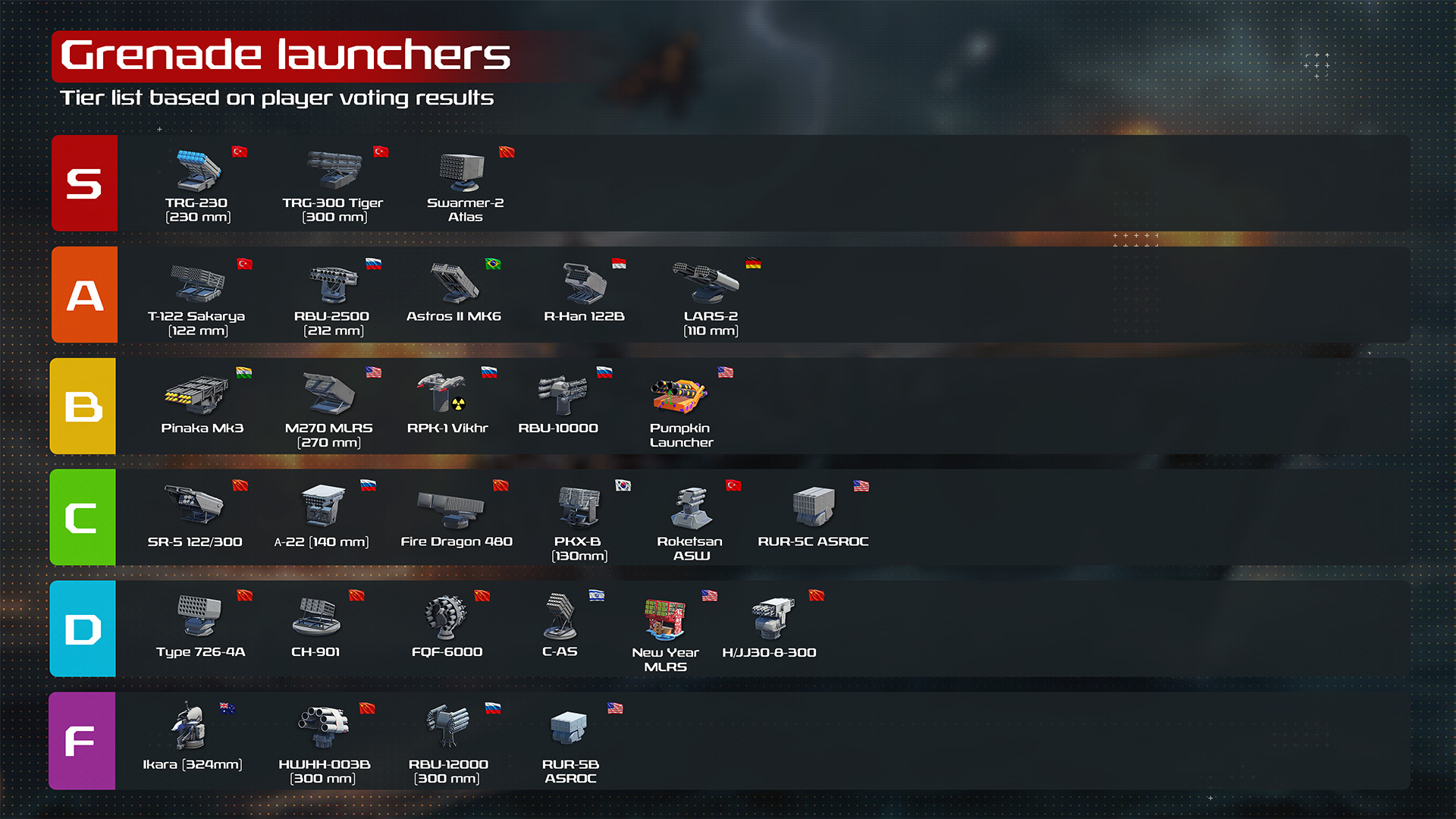Select the LARS-2 launcher thumbnail

[705, 282]
